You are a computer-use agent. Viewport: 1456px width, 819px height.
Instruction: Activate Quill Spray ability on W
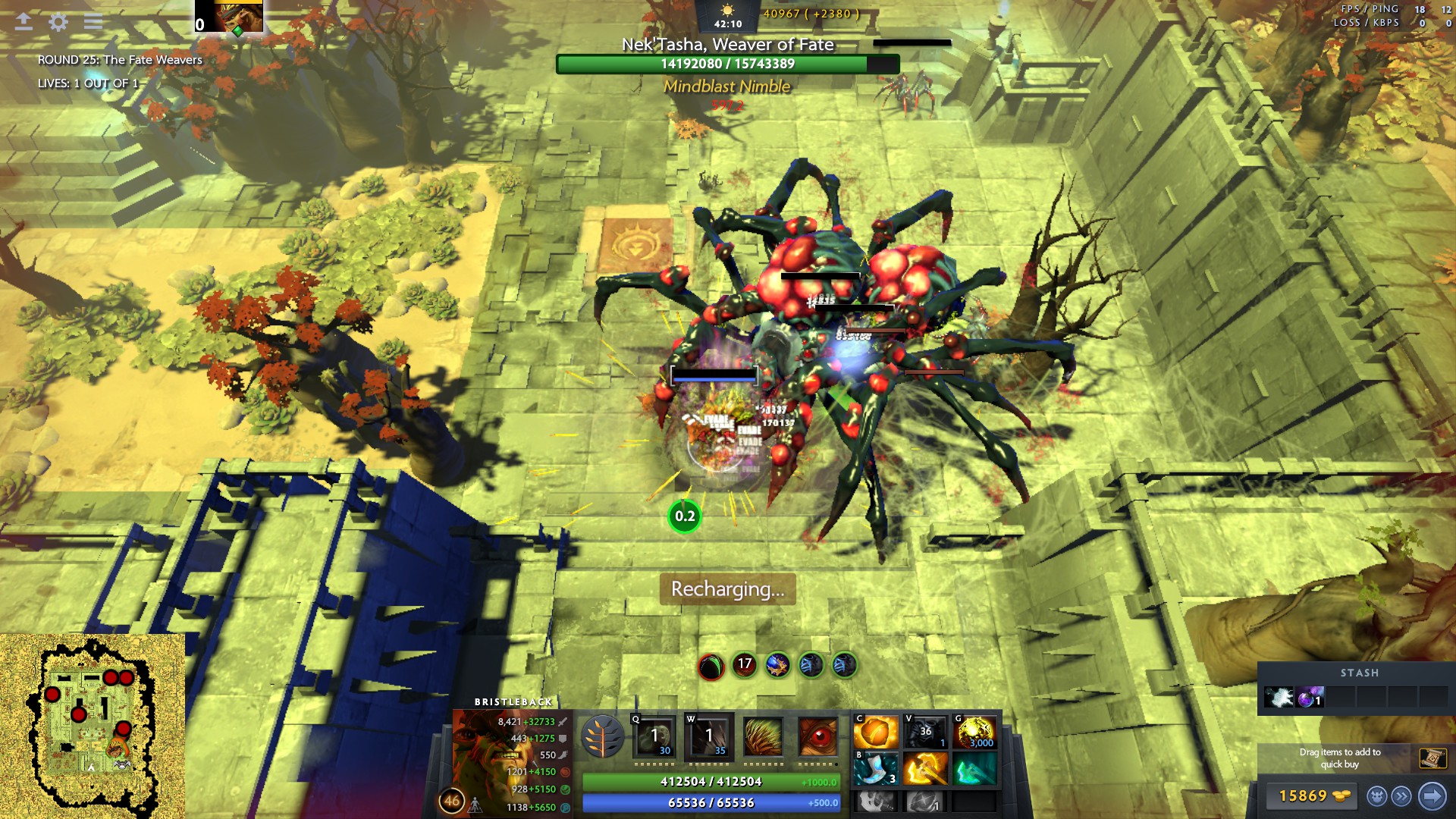tap(708, 736)
